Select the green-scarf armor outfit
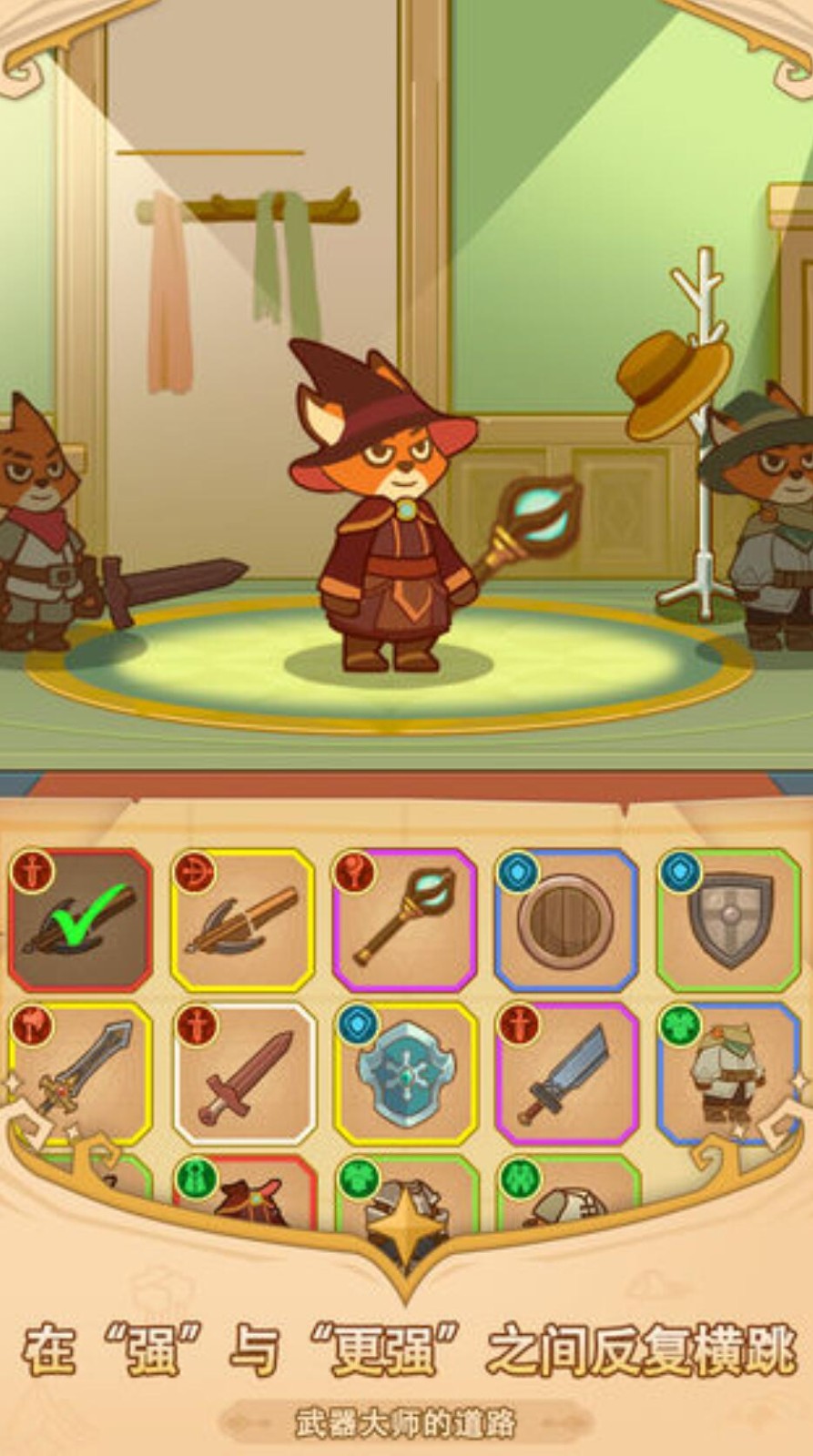813x1456 pixels. pyautogui.click(x=728, y=1074)
